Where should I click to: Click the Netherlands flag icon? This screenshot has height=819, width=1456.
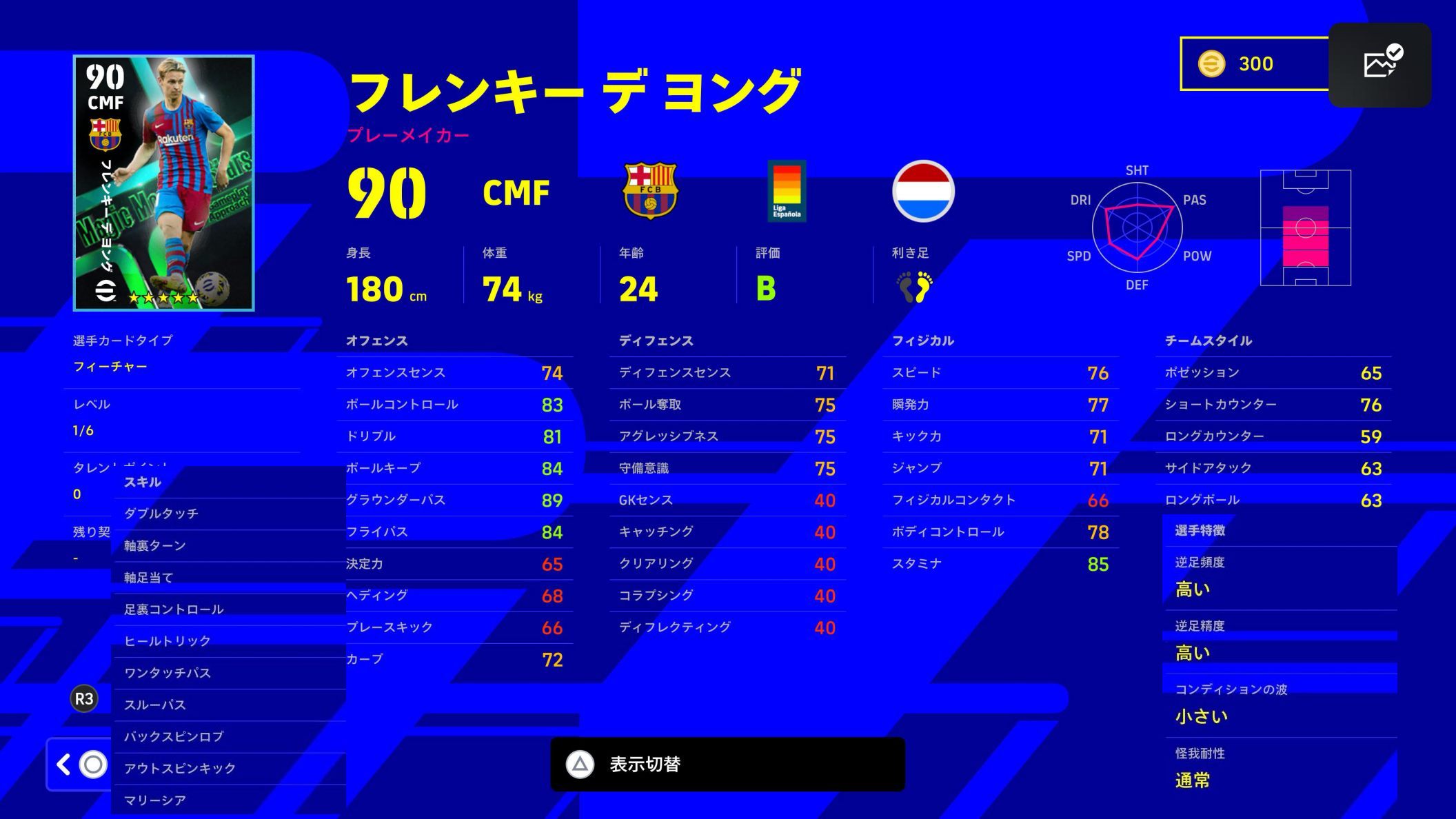tap(924, 191)
